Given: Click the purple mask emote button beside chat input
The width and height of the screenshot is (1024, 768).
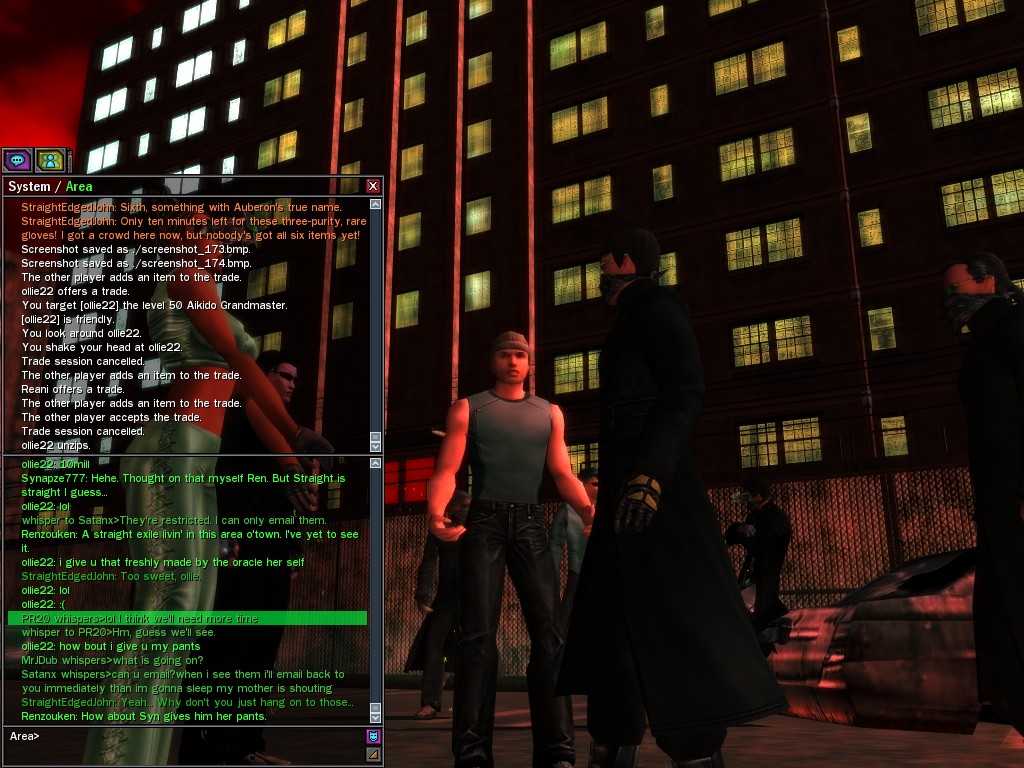Looking at the screenshot, I should [x=373, y=737].
